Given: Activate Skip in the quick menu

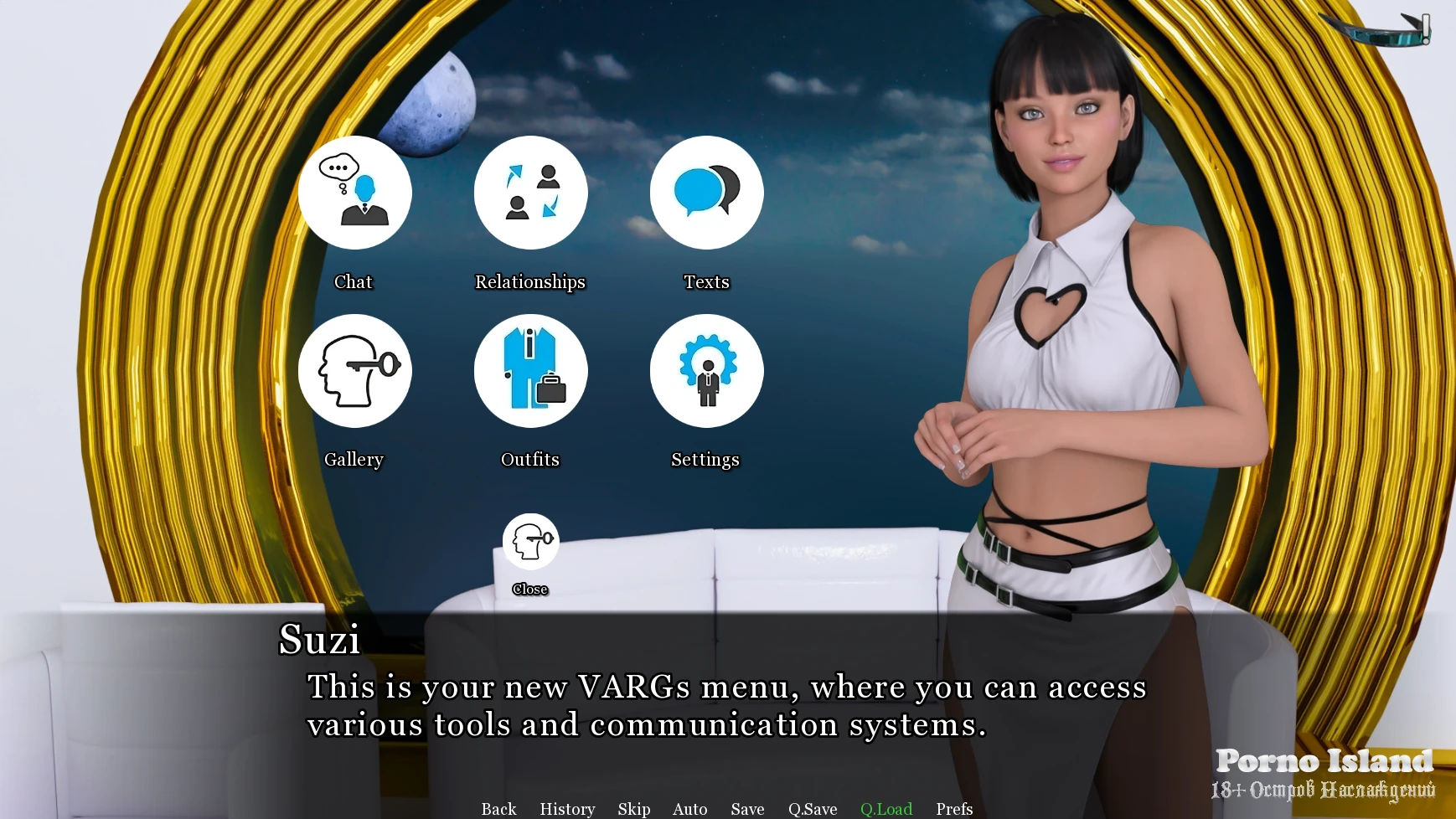Looking at the screenshot, I should 634,809.
